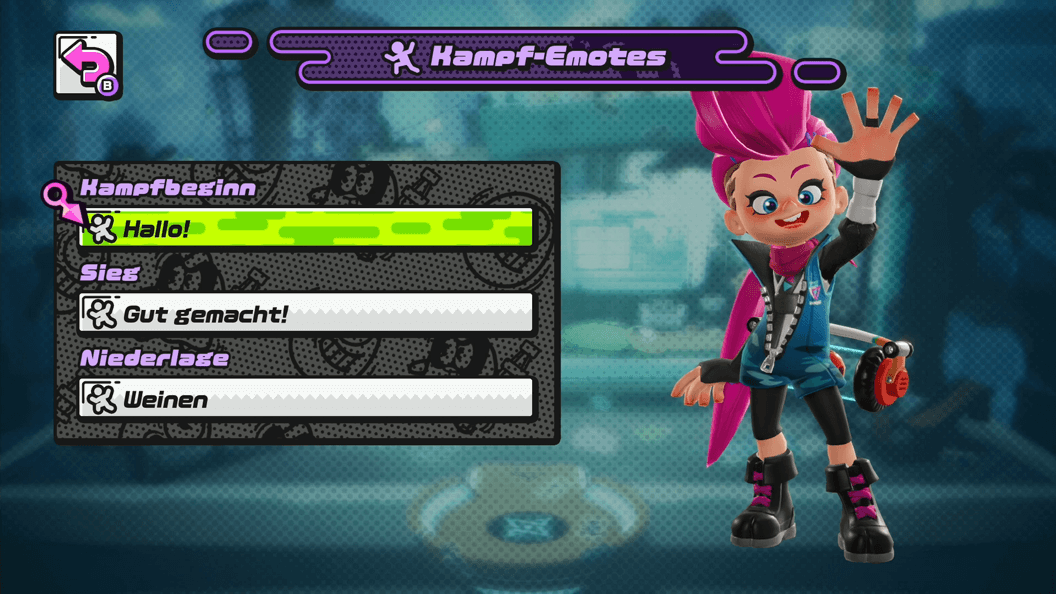This screenshot has width=1056, height=594.
Task: Open the Weinen defeat emote entry
Action: [x=306, y=399]
